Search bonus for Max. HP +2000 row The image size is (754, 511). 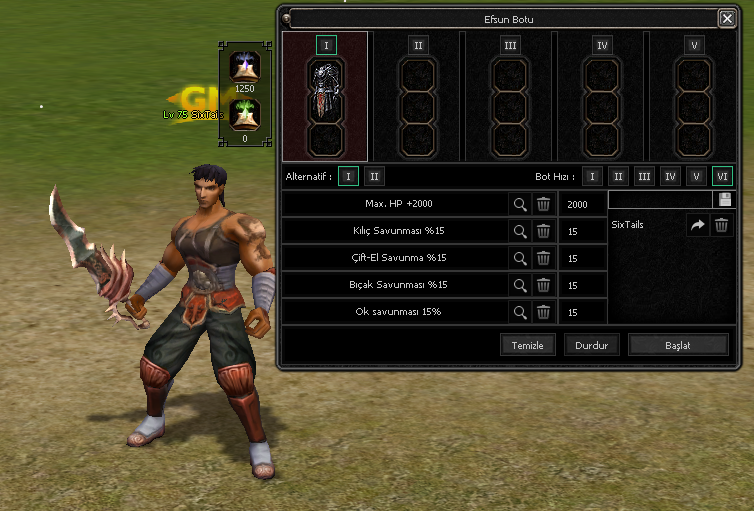(x=520, y=204)
